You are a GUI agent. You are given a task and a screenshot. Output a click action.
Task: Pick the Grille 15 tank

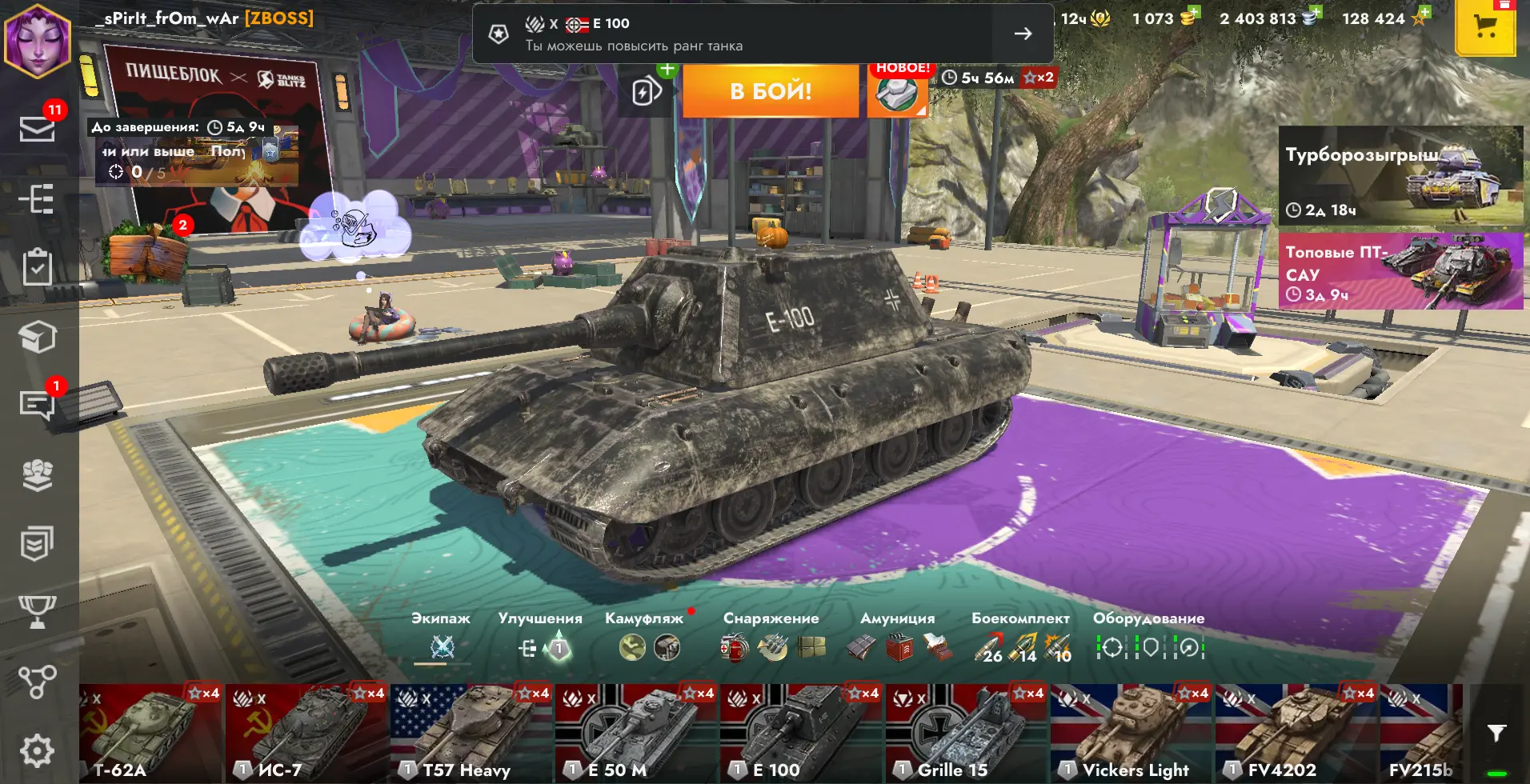(967, 733)
